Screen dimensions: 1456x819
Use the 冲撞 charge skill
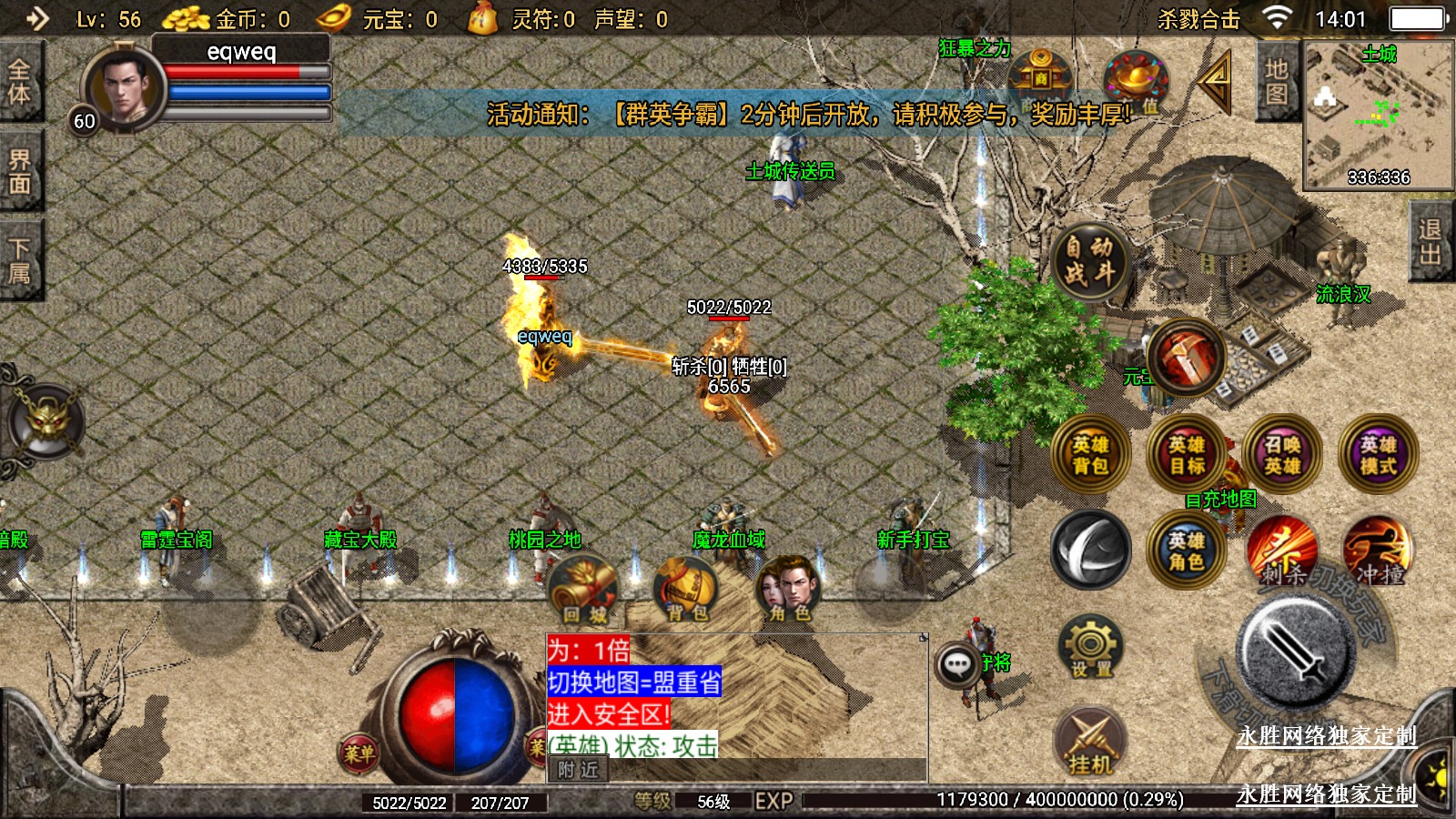(1378, 551)
